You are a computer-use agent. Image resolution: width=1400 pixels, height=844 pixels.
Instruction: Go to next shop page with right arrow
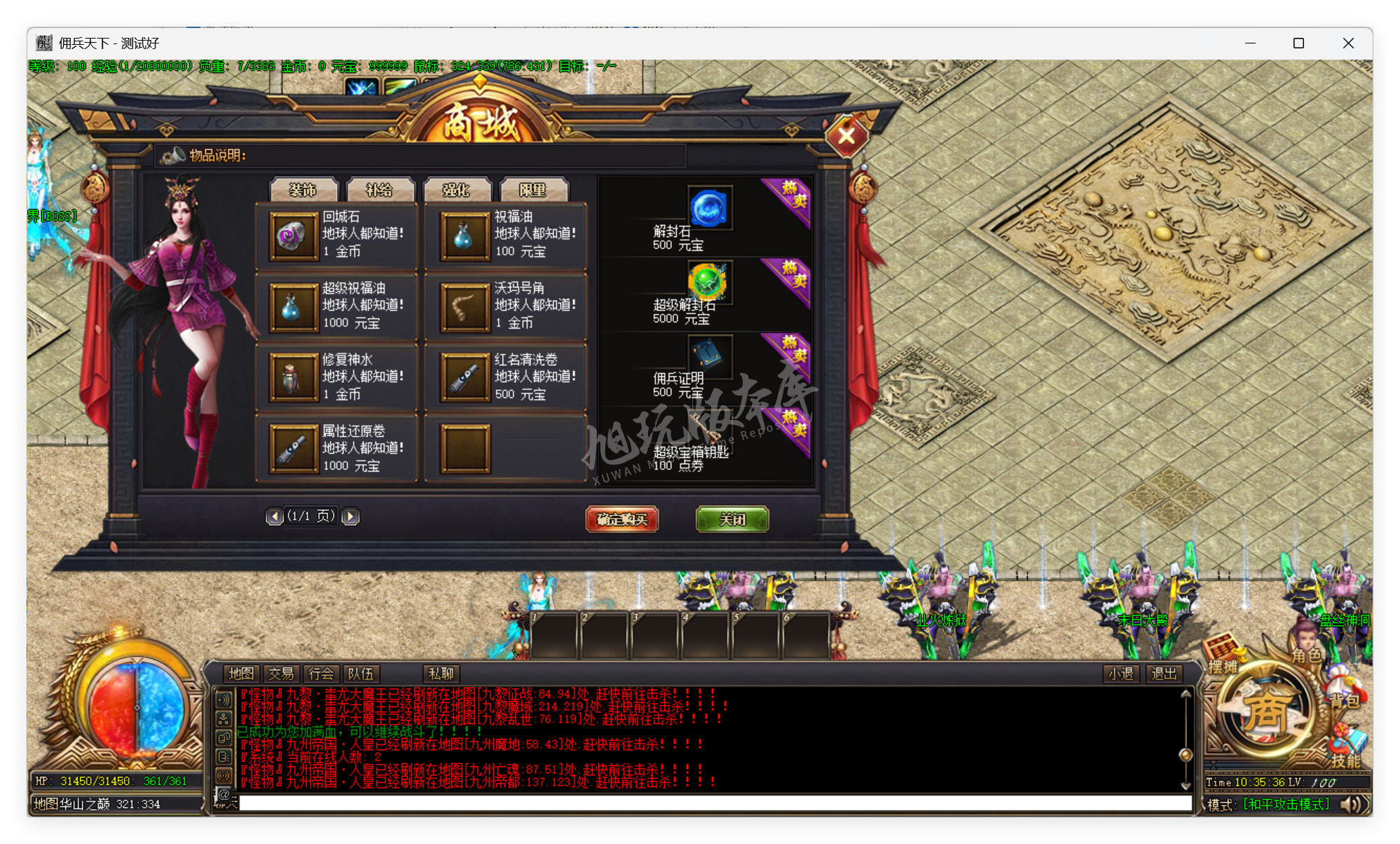[x=350, y=515]
